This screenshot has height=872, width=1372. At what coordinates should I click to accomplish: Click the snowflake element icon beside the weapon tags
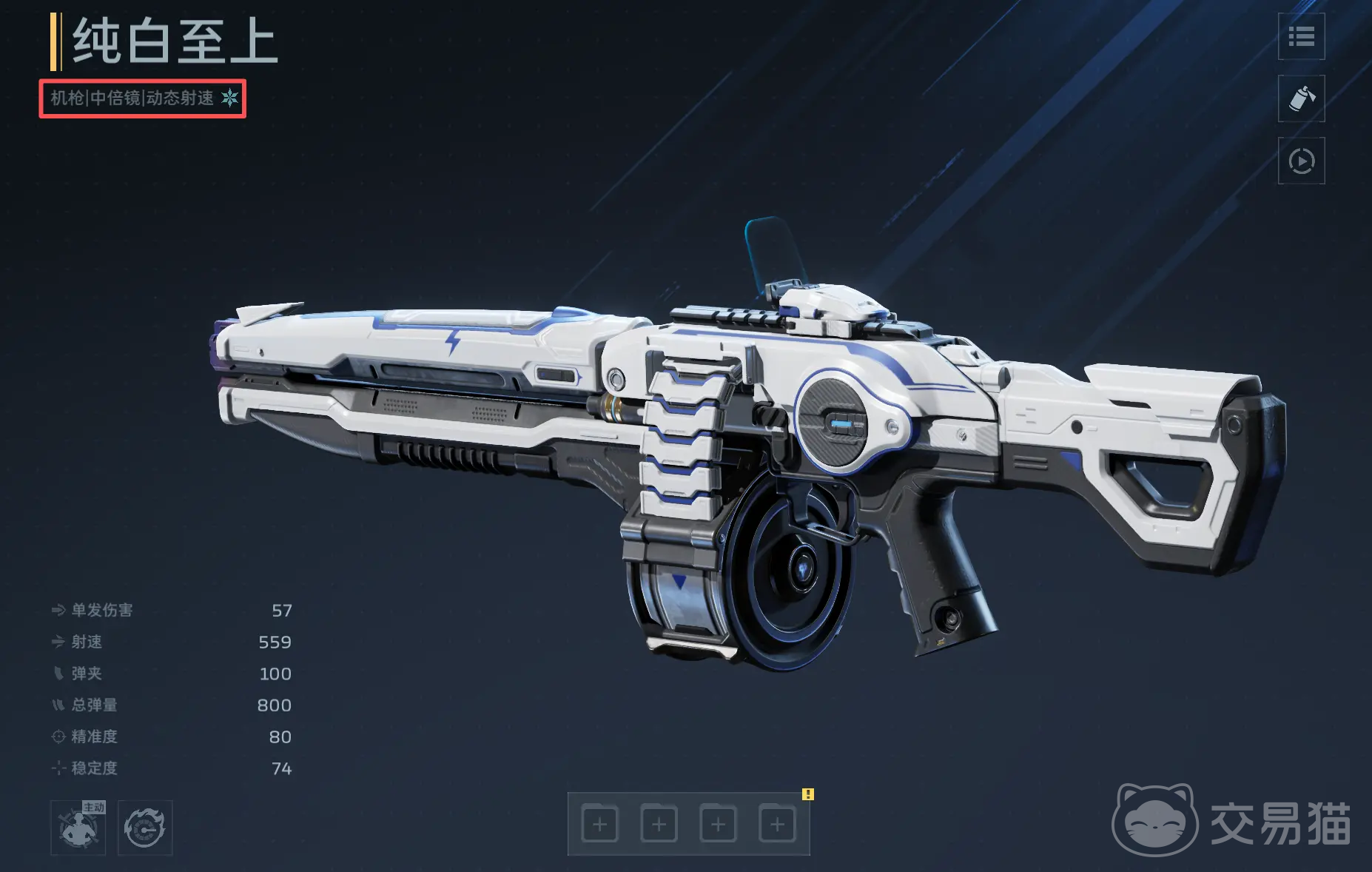coord(230,98)
